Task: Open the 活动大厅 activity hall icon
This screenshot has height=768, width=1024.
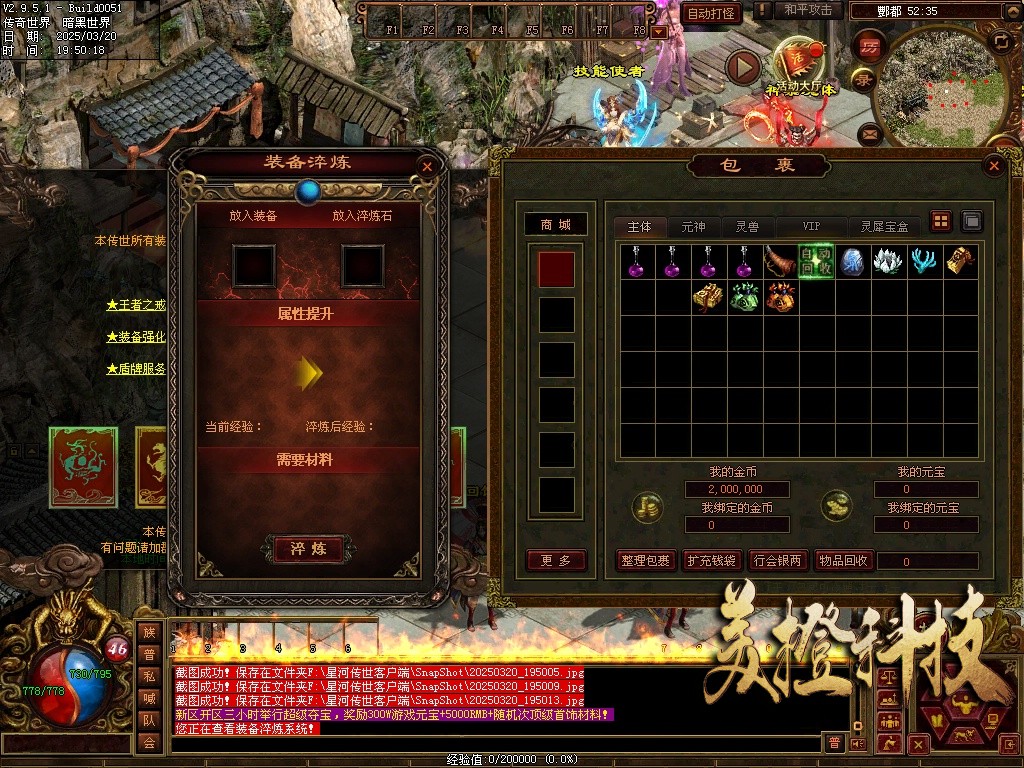Action: [x=797, y=62]
